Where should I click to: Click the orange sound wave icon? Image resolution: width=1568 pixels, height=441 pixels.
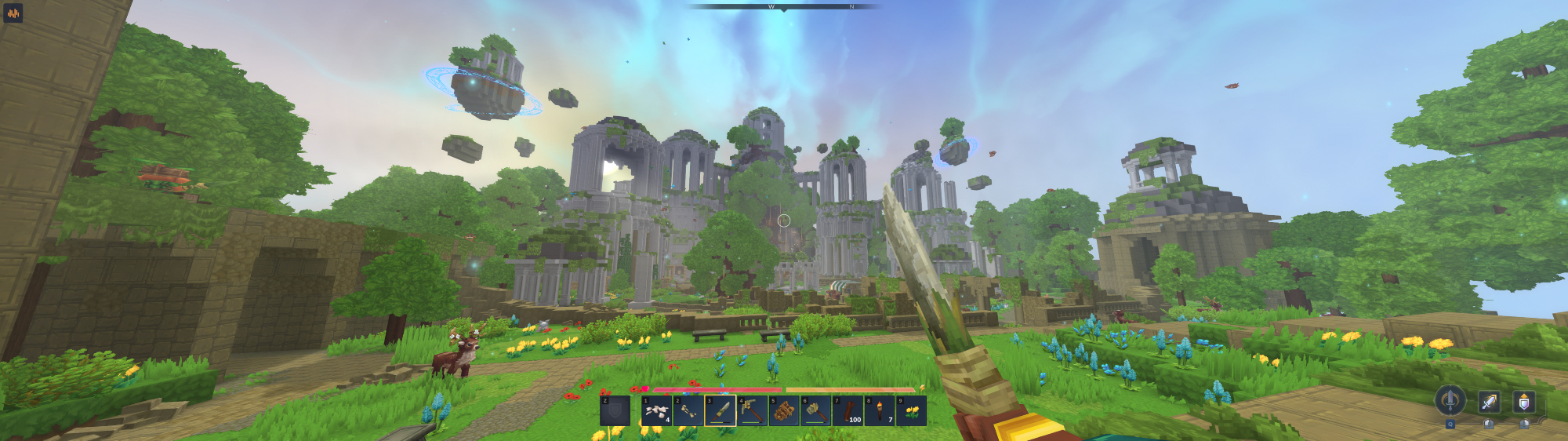[13, 13]
